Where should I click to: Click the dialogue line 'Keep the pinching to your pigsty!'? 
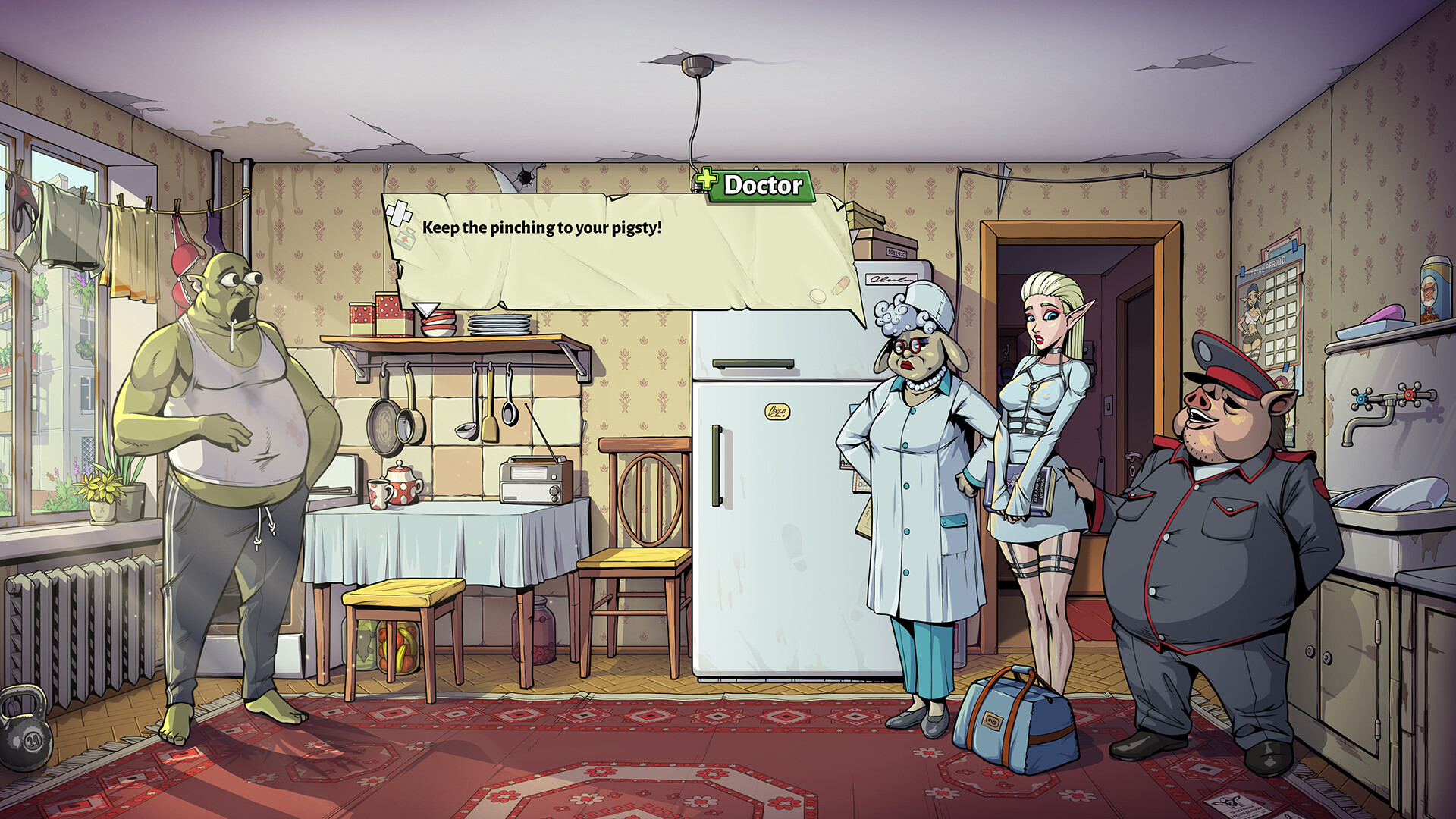(543, 225)
